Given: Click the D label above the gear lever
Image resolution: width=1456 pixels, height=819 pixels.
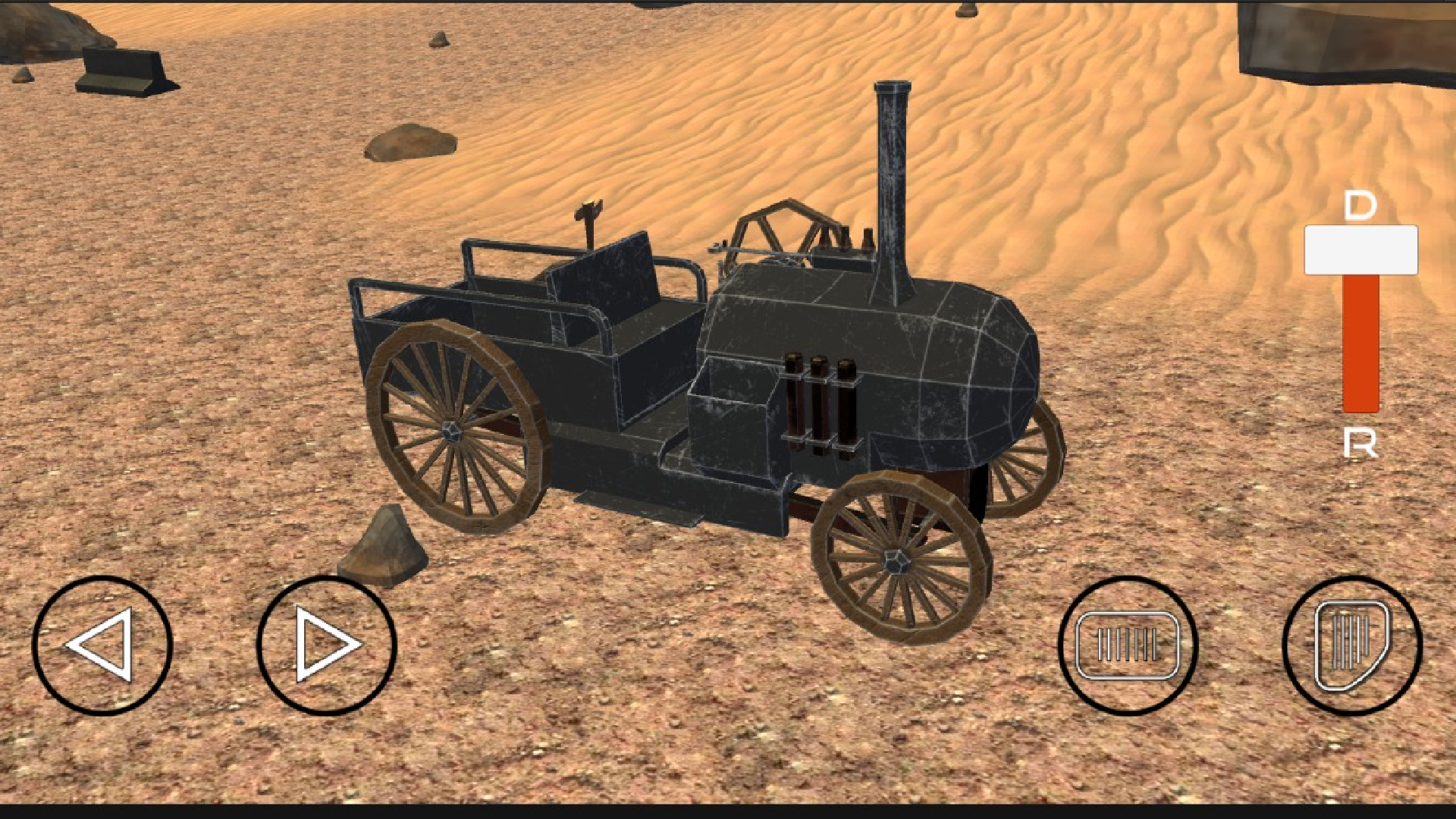Looking at the screenshot, I should point(1360,205).
